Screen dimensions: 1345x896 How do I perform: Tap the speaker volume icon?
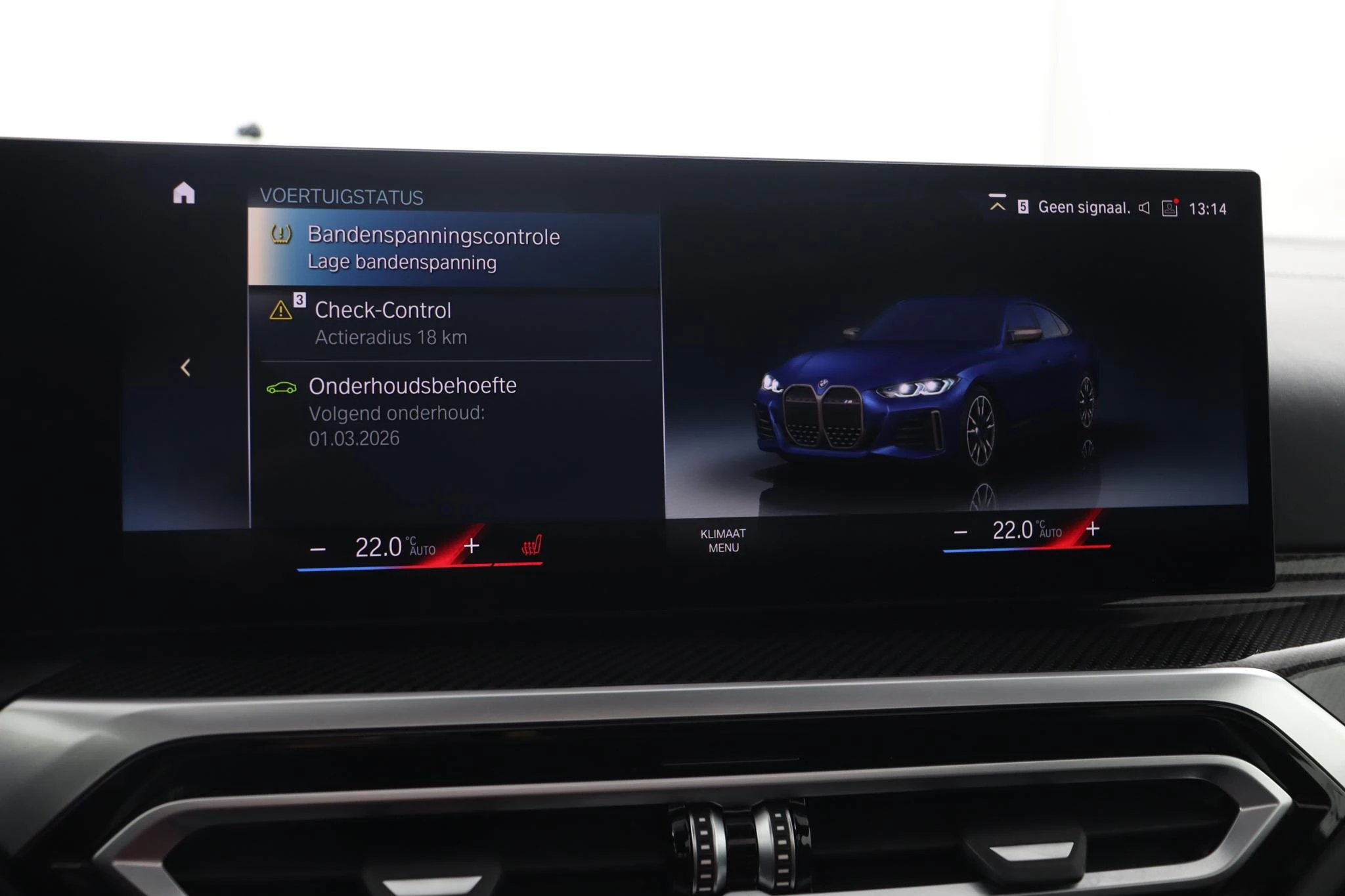1143,206
